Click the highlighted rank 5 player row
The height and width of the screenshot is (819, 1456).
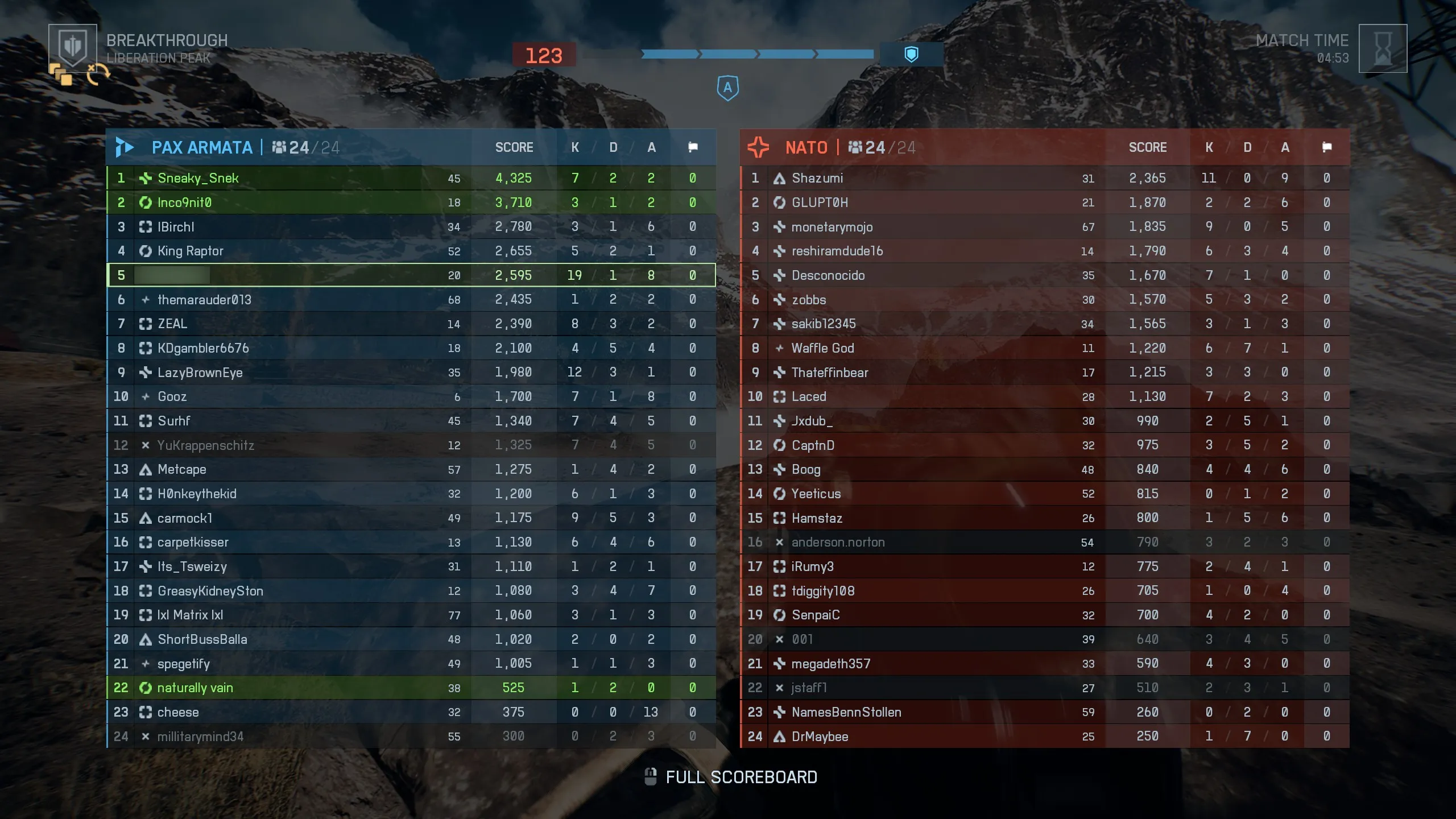(409, 275)
